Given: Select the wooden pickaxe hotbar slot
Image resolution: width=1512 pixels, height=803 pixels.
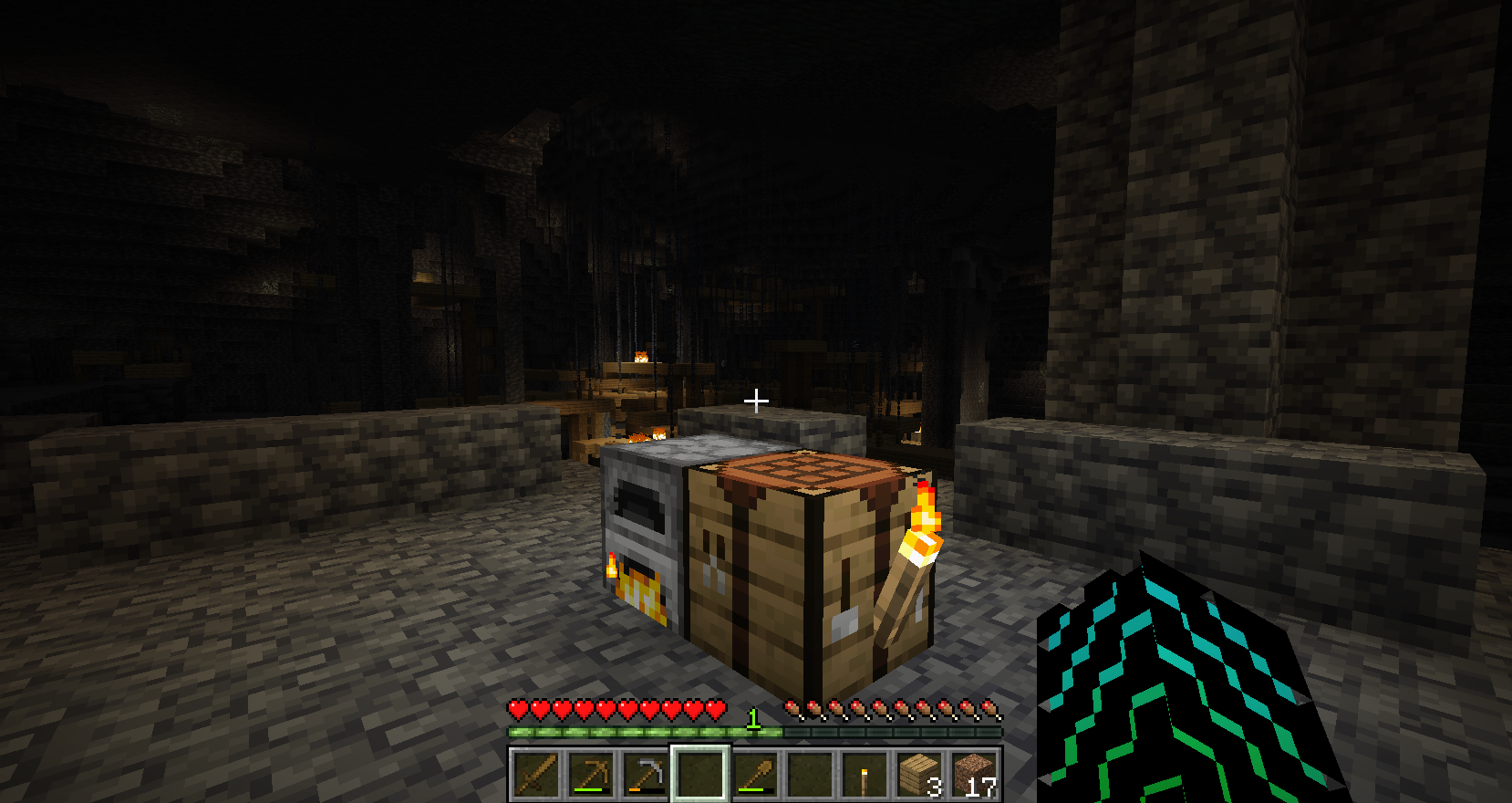Looking at the screenshot, I should pyautogui.click(x=590, y=774).
